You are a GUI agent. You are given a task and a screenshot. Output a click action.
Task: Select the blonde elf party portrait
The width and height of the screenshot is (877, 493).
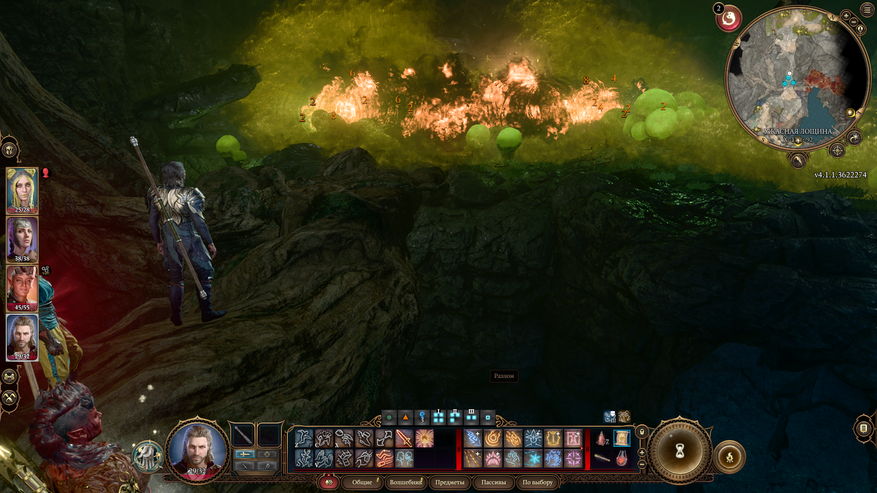(x=22, y=190)
